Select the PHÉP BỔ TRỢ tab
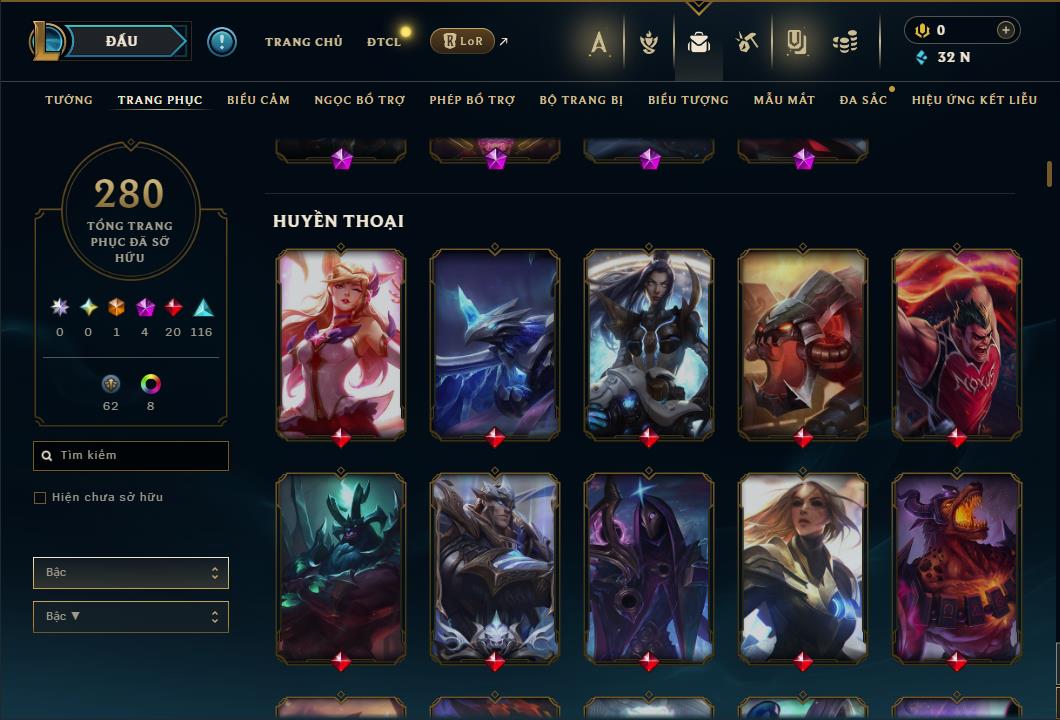 (472, 100)
